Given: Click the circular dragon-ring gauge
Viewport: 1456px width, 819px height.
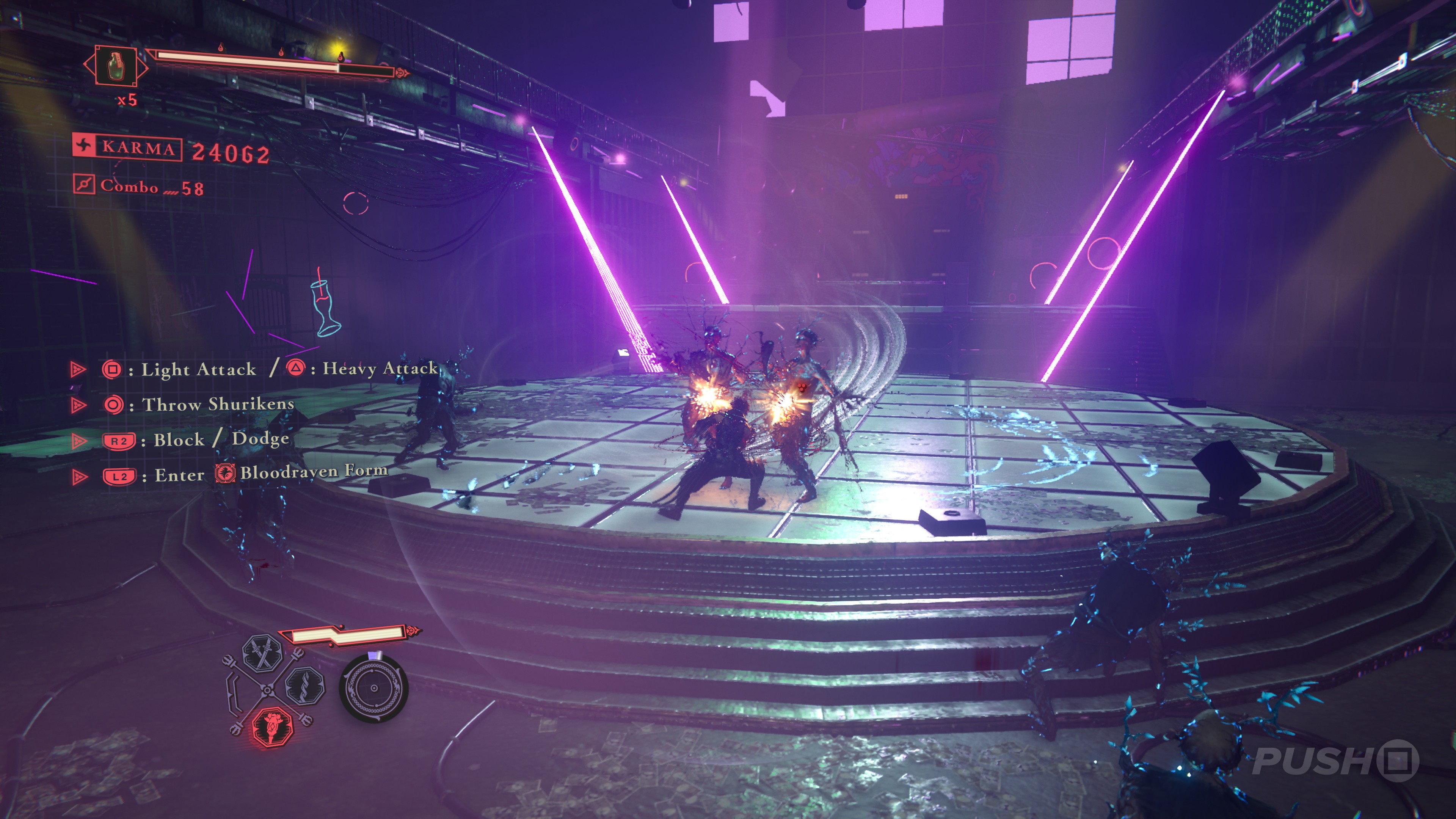Looking at the screenshot, I should (x=373, y=688).
